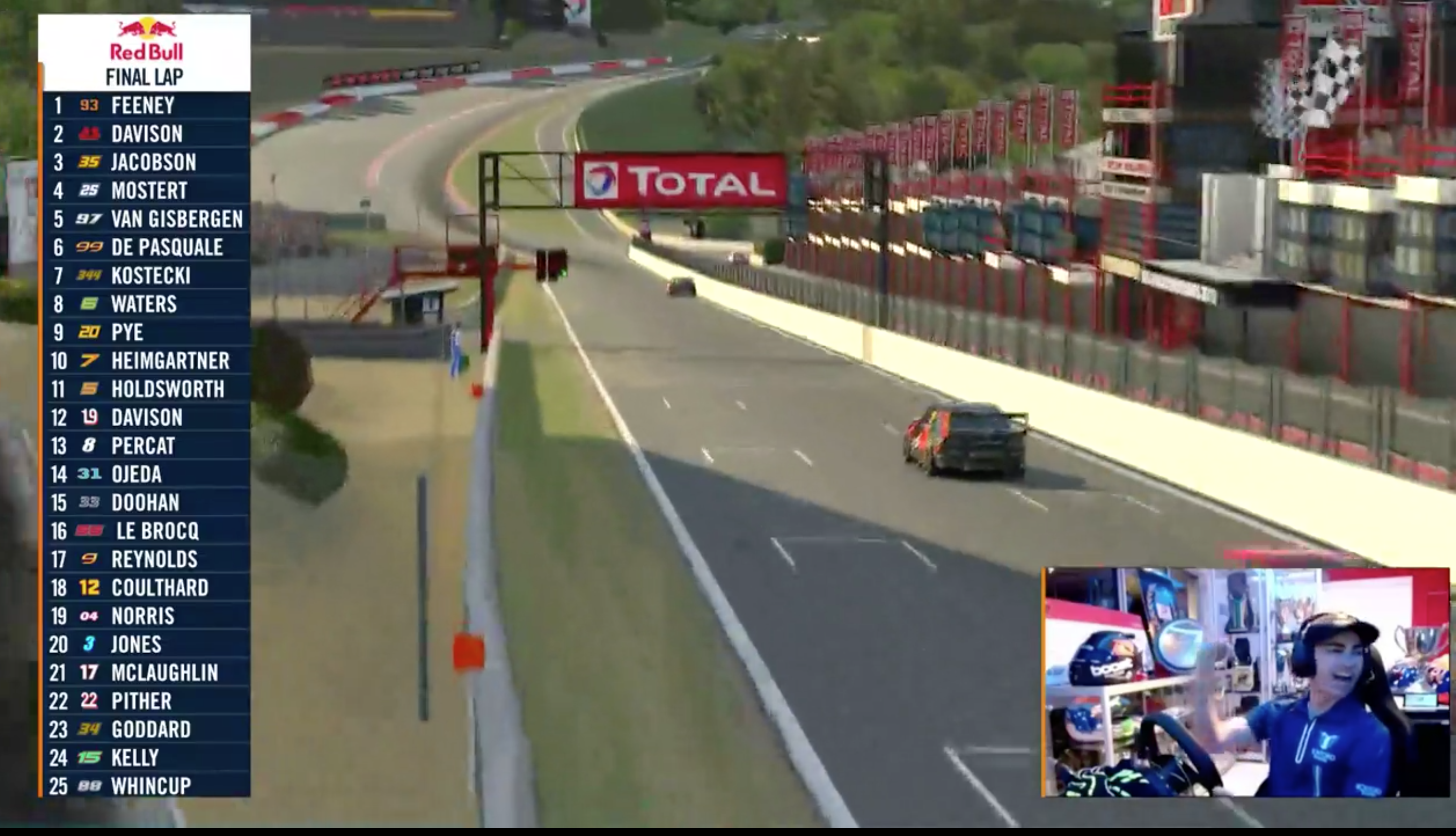Click the Kostecki row
Viewport: 1456px width, 836px height.
pyautogui.click(x=146, y=275)
